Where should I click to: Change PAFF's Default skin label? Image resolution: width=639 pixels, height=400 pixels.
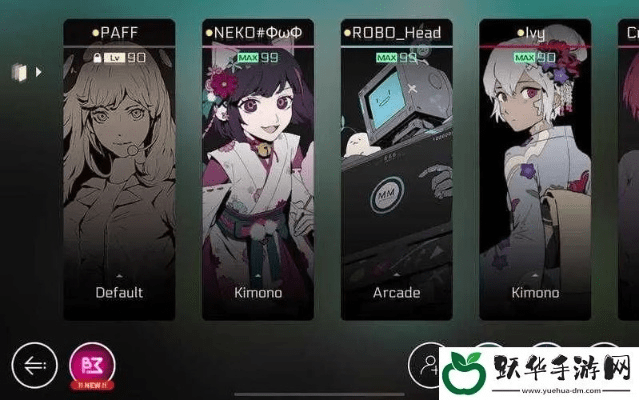(119, 292)
